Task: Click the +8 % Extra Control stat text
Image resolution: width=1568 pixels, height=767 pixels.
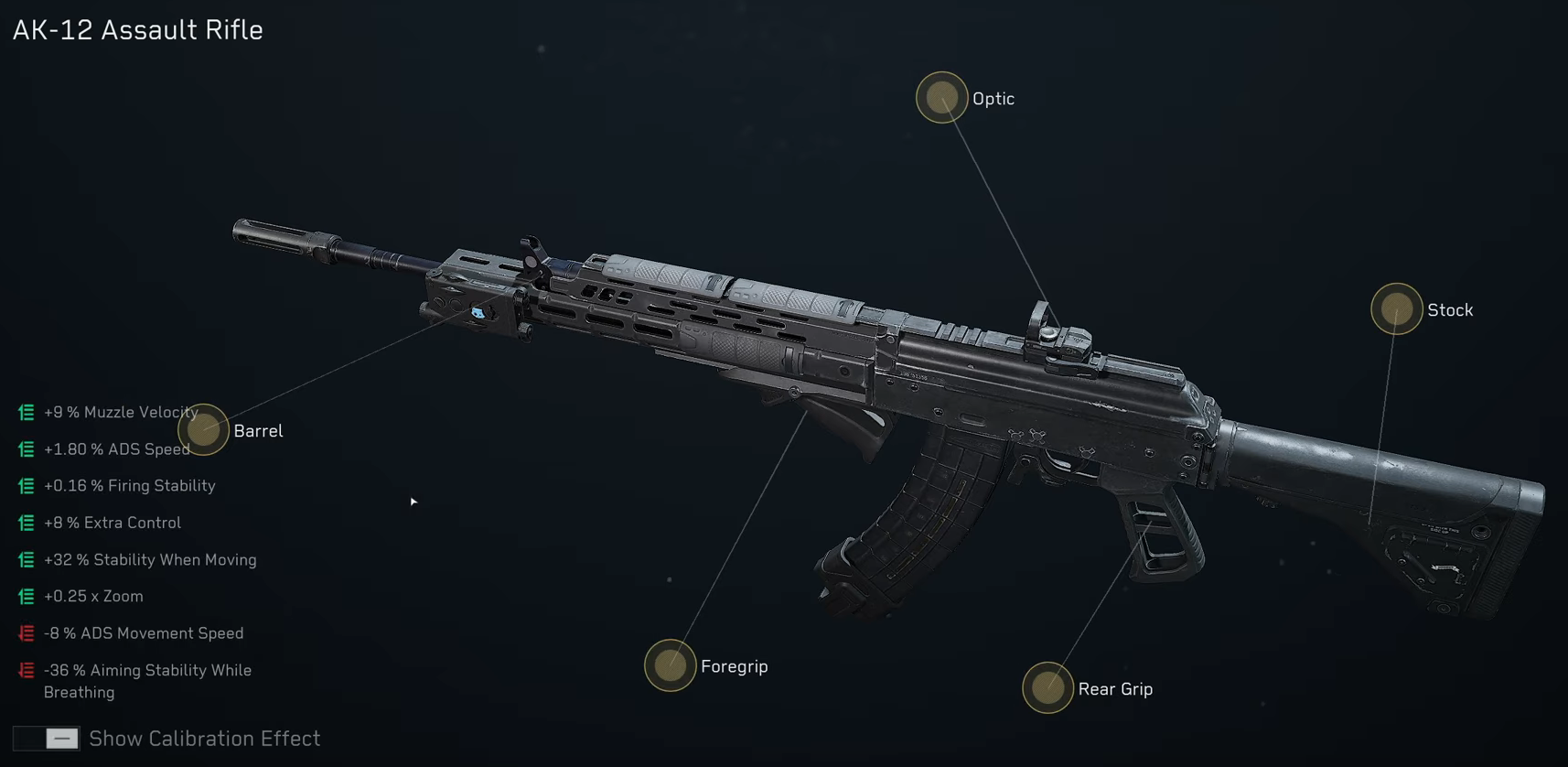Action: [113, 523]
